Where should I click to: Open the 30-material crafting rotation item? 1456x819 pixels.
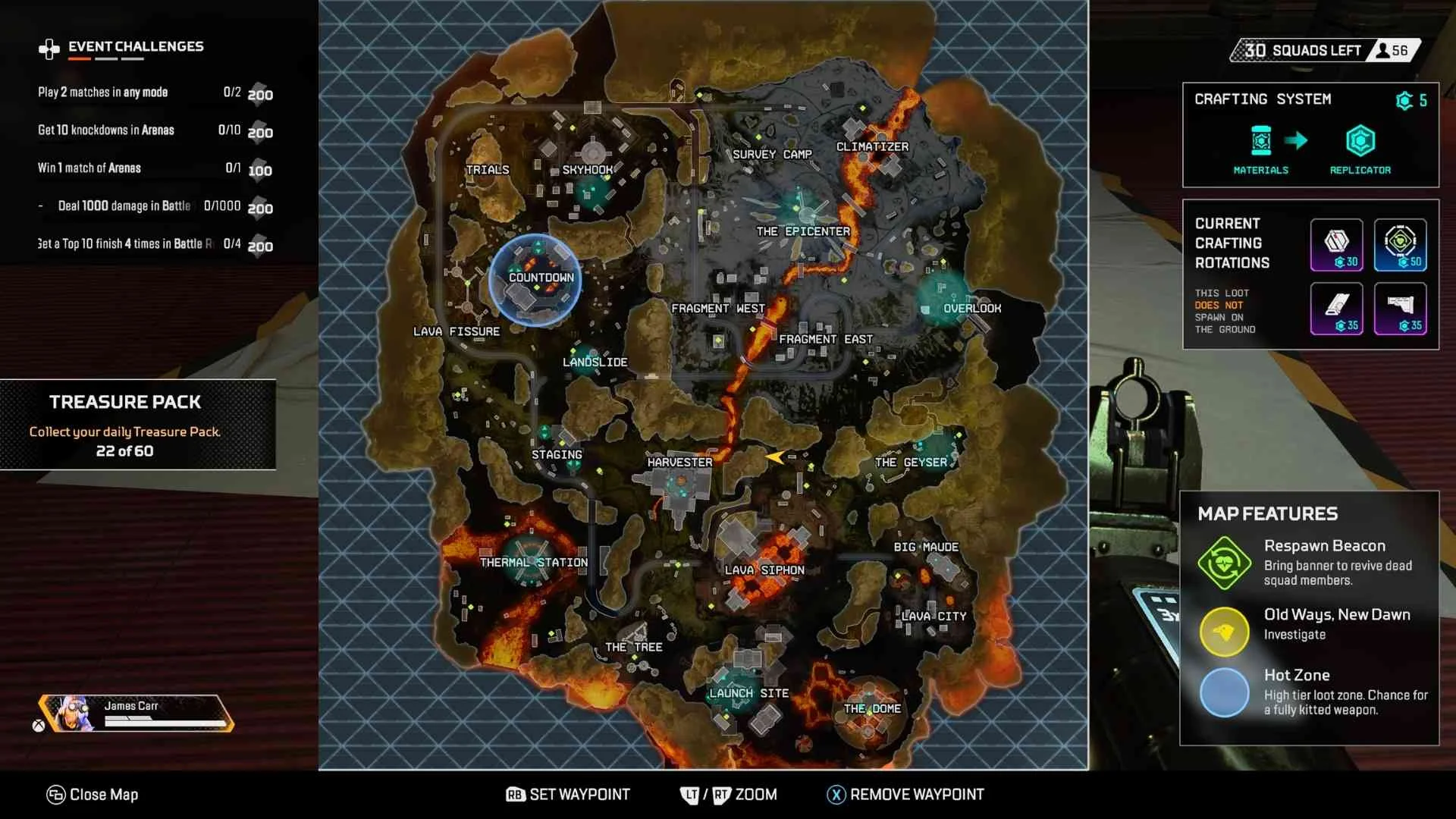pos(1336,244)
